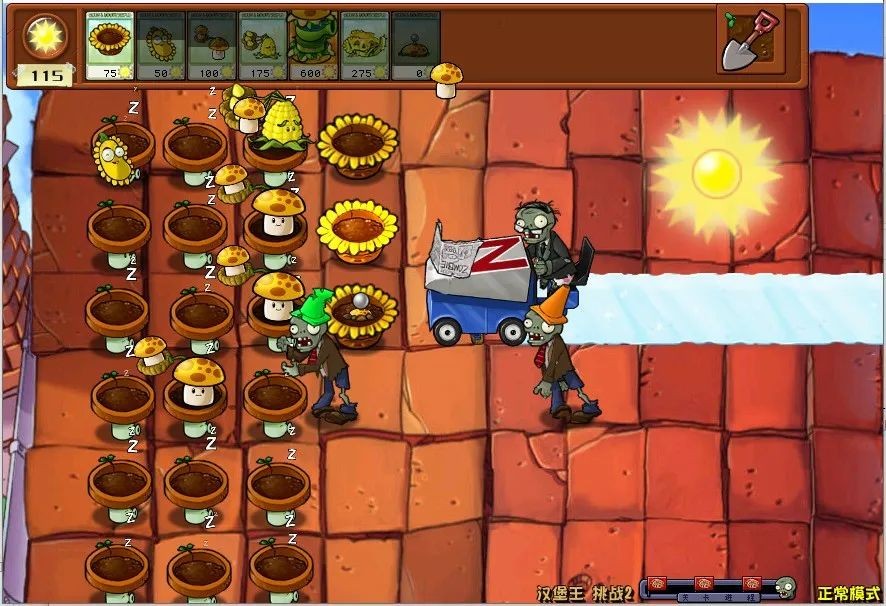
Task: Select the 275-sun seed packet
Action: coord(365,46)
